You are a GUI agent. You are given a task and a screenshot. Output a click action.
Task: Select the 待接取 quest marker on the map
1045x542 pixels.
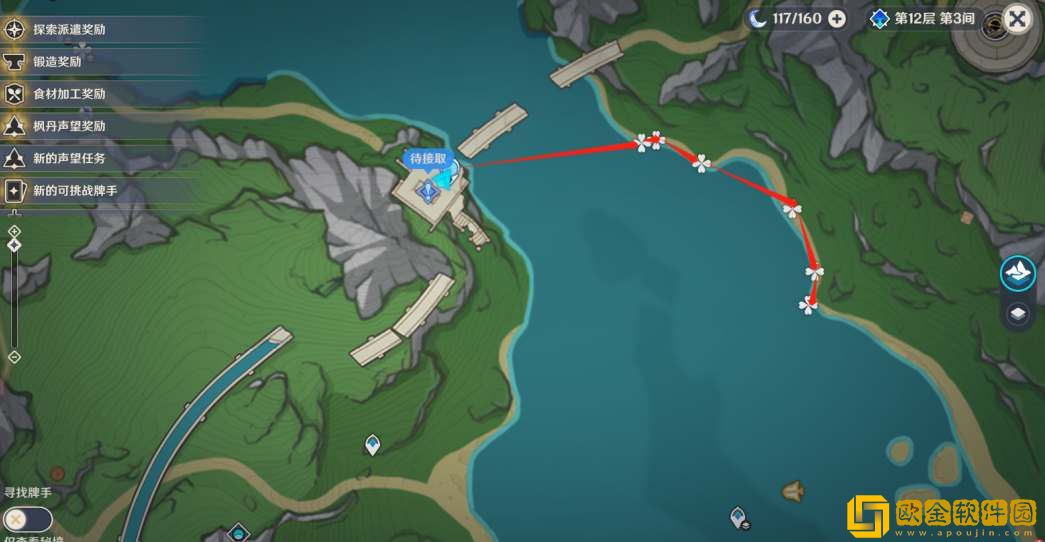(x=429, y=186)
